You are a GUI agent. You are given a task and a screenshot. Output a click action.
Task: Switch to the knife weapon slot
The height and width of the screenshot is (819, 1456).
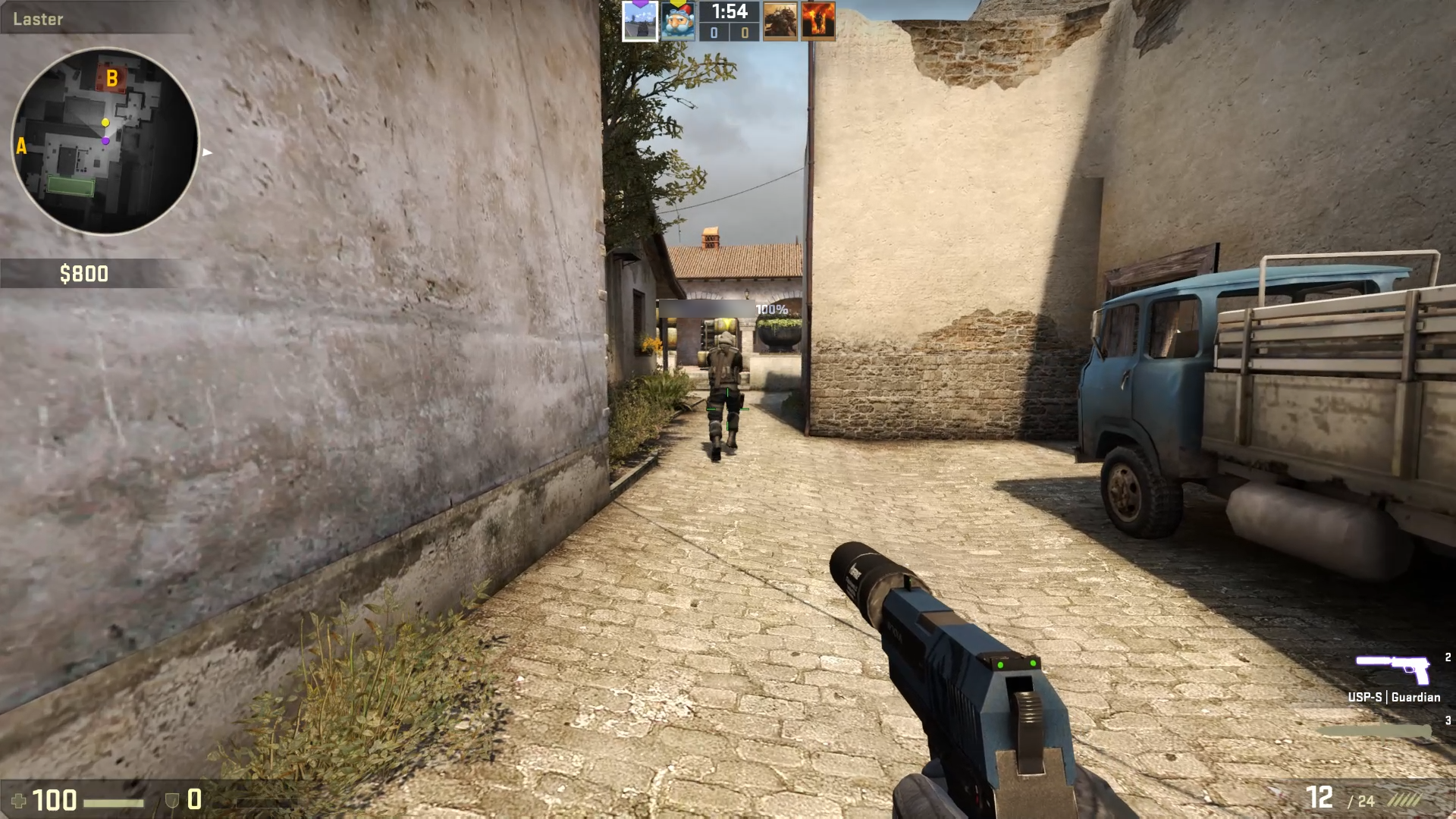pyautogui.click(x=1374, y=731)
